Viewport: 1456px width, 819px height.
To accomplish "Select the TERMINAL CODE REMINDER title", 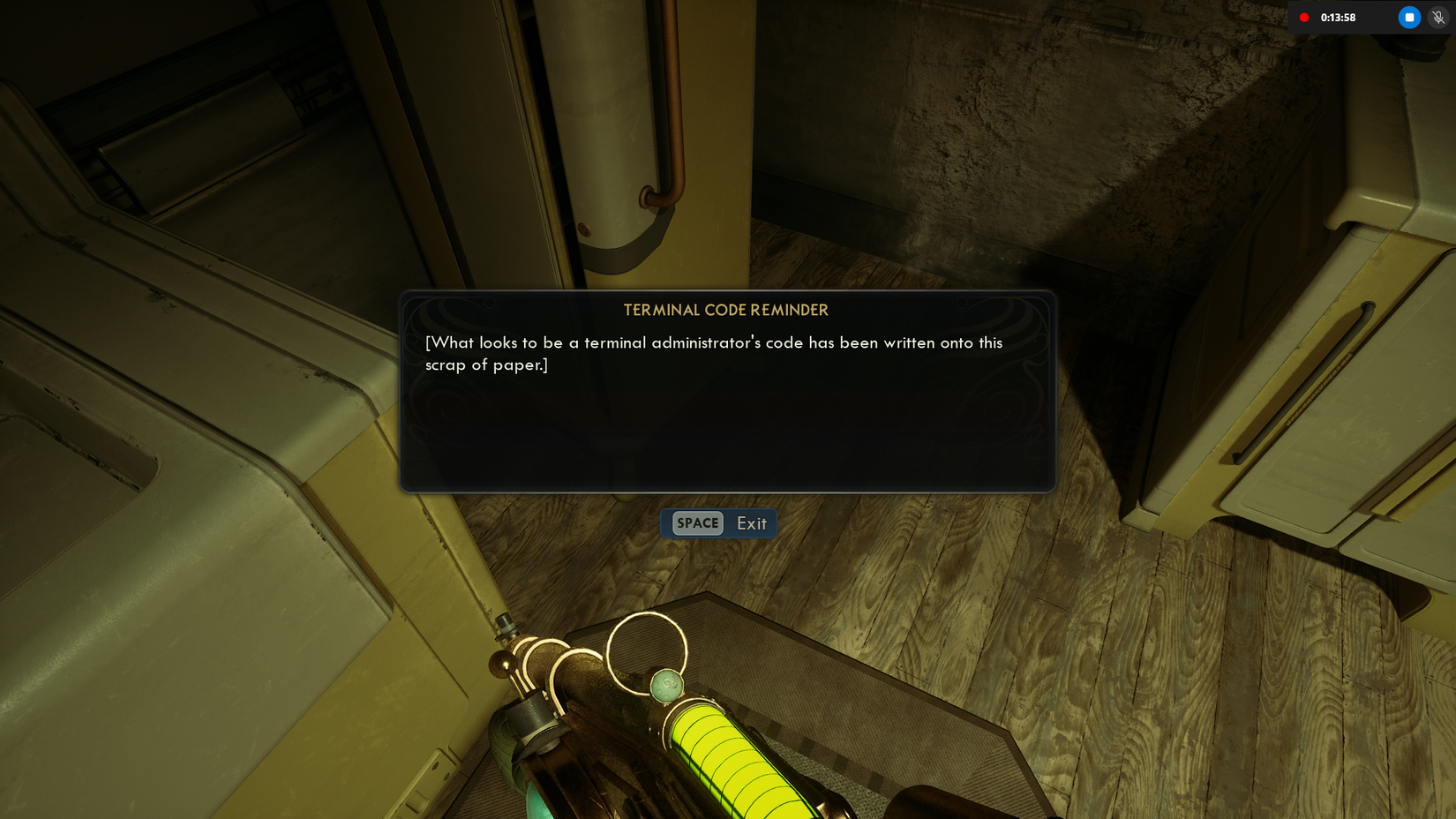I will point(725,310).
